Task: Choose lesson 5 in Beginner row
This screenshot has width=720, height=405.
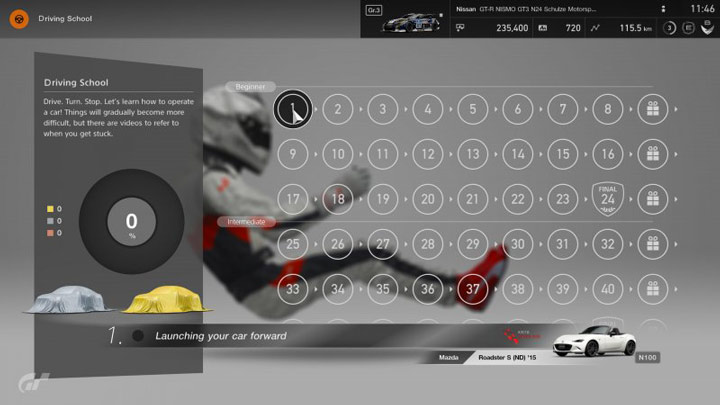Action: [x=473, y=109]
